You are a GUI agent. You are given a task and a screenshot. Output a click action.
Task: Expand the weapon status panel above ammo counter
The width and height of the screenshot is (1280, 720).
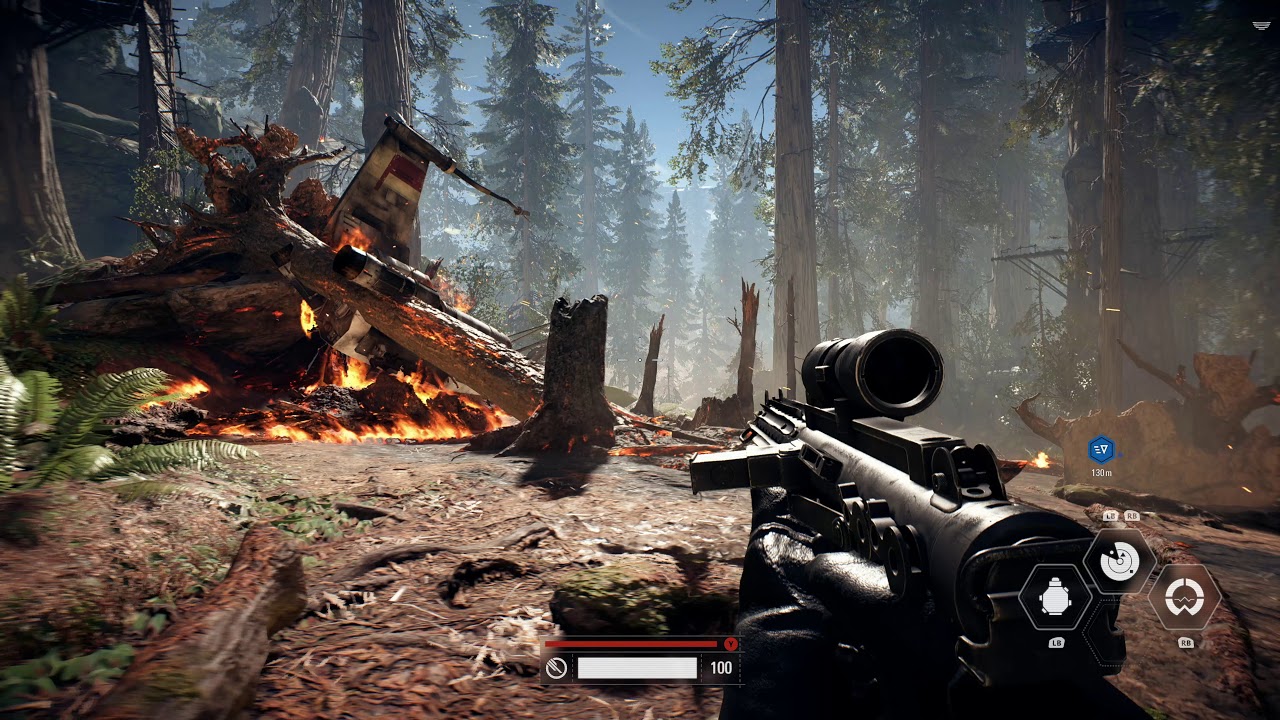tap(630, 645)
